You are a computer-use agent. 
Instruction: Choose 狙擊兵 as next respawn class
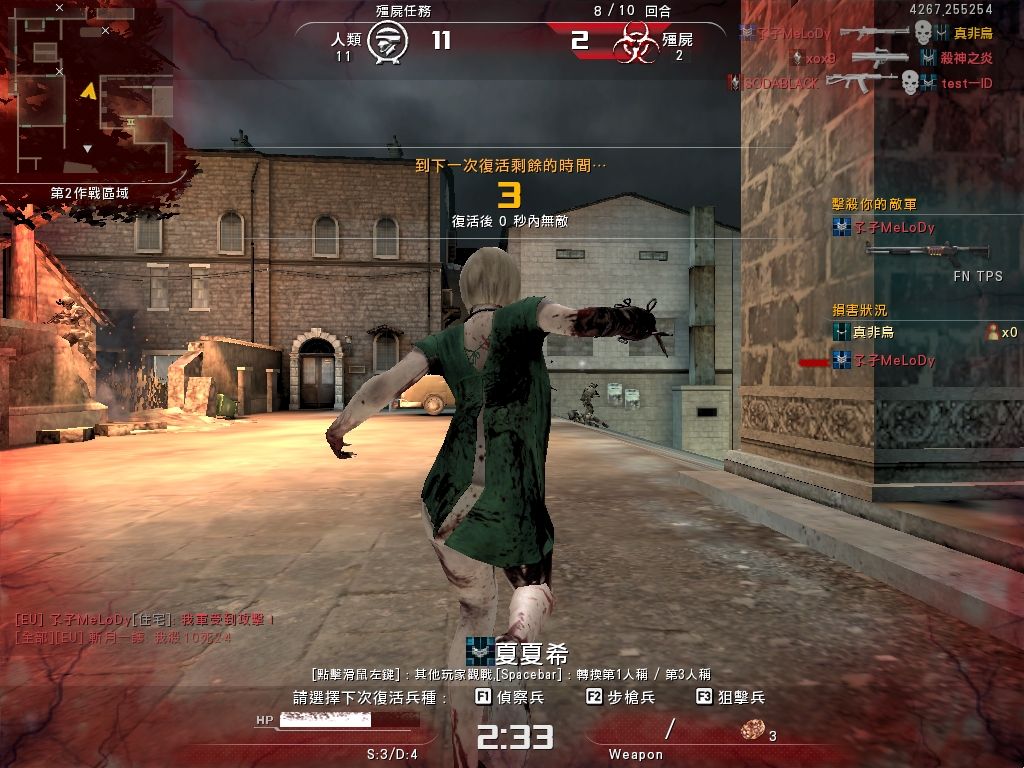730,697
